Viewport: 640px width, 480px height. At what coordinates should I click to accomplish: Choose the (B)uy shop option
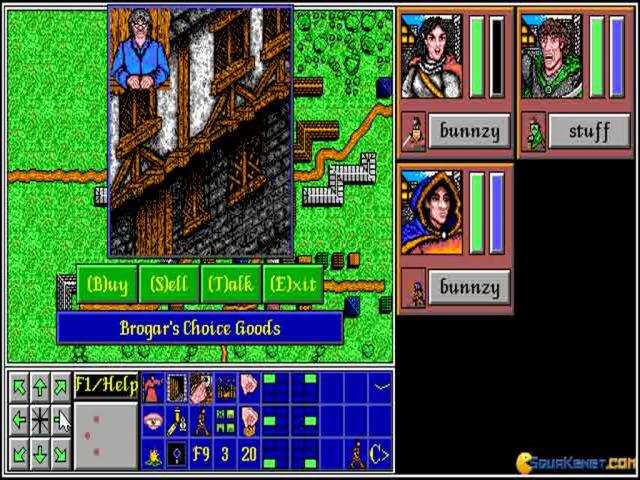pyautogui.click(x=107, y=285)
